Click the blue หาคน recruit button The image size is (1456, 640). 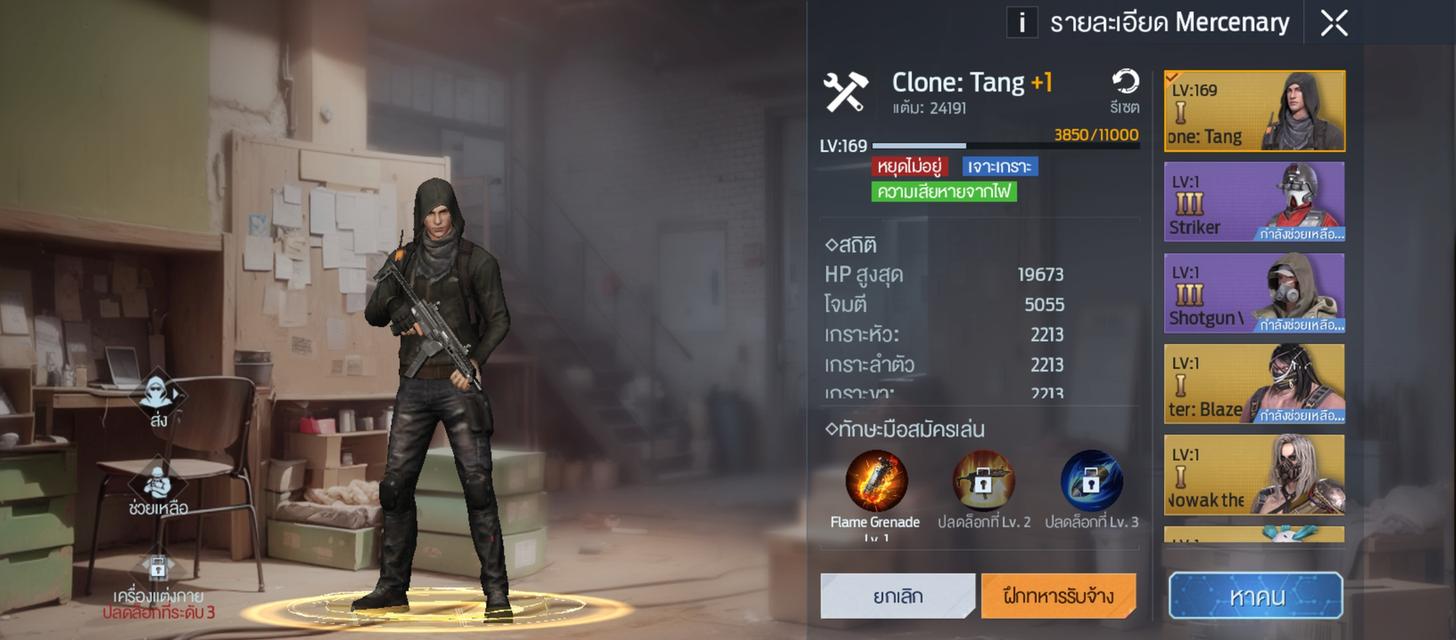click(1256, 596)
